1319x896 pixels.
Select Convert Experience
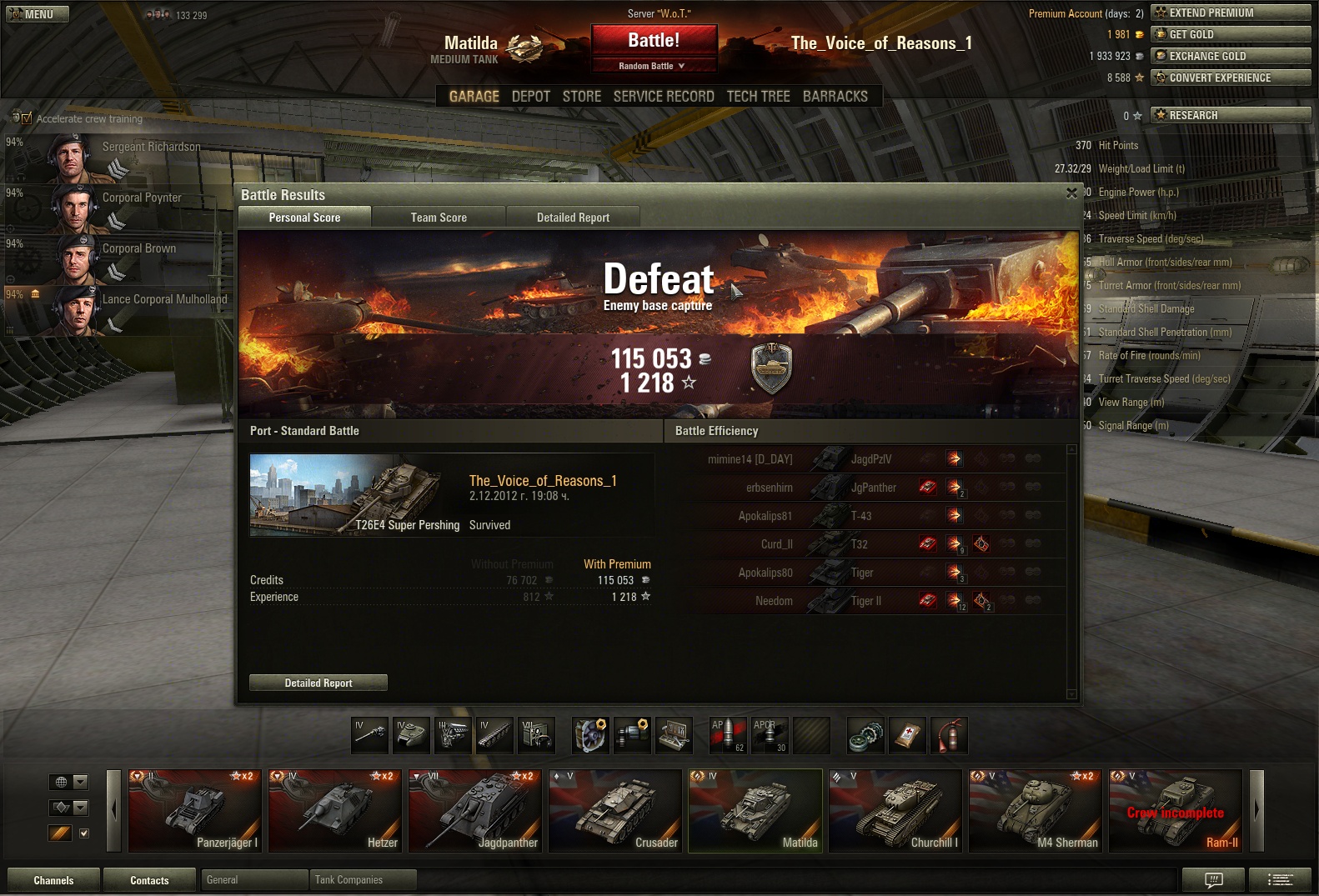[1230, 78]
